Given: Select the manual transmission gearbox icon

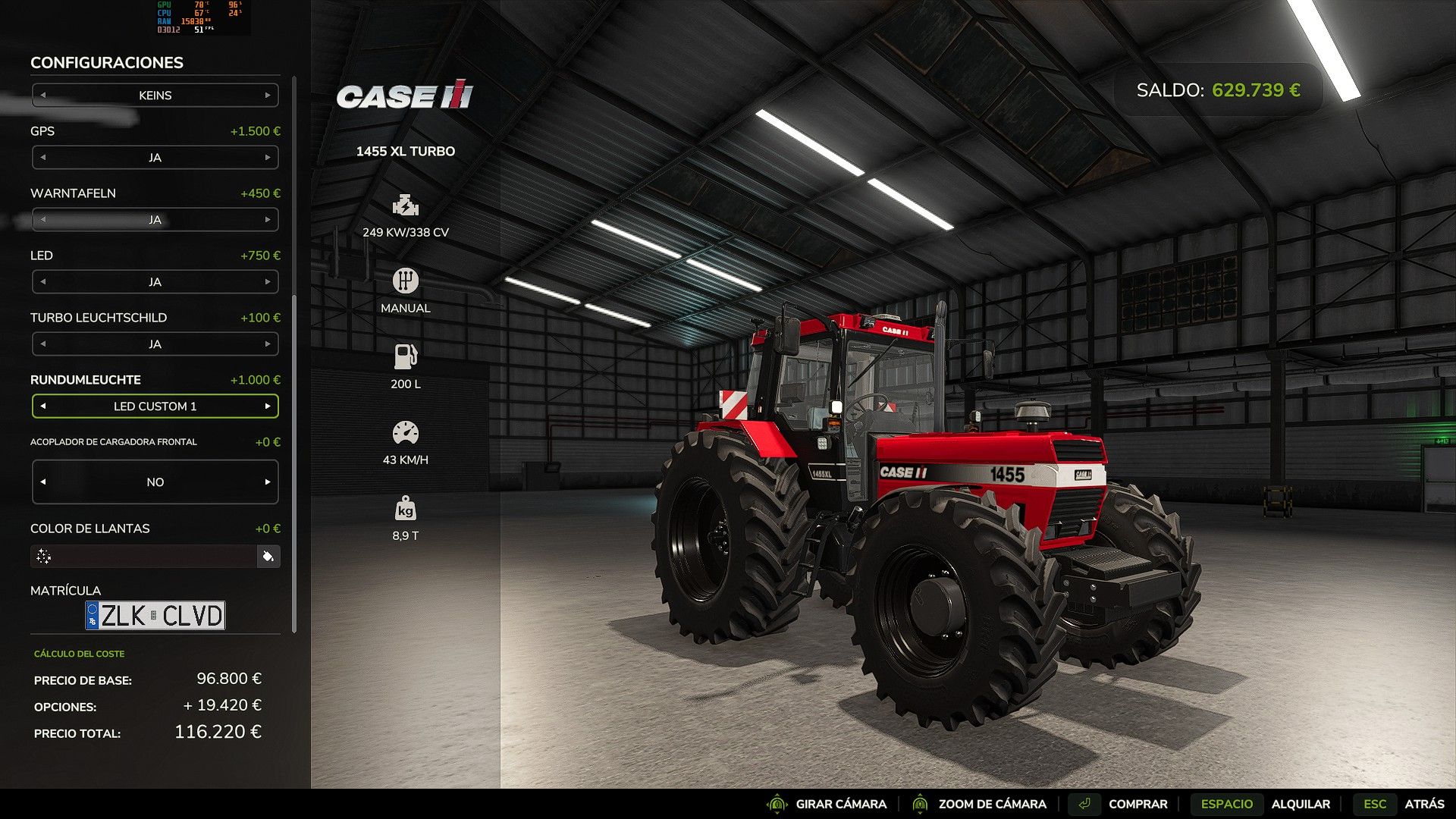Looking at the screenshot, I should pos(406,281).
